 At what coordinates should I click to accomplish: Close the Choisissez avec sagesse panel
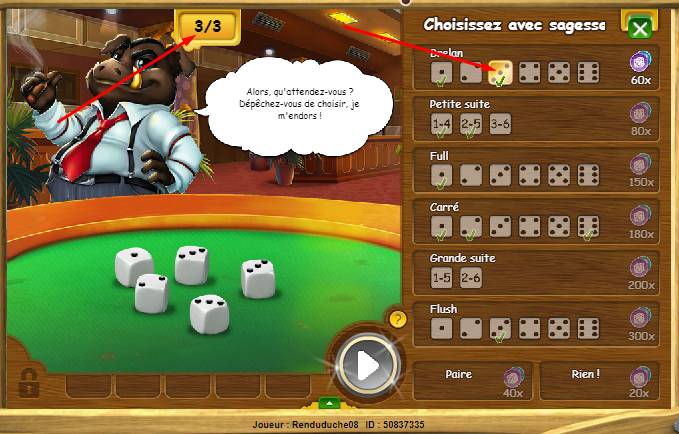coord(640,28)
